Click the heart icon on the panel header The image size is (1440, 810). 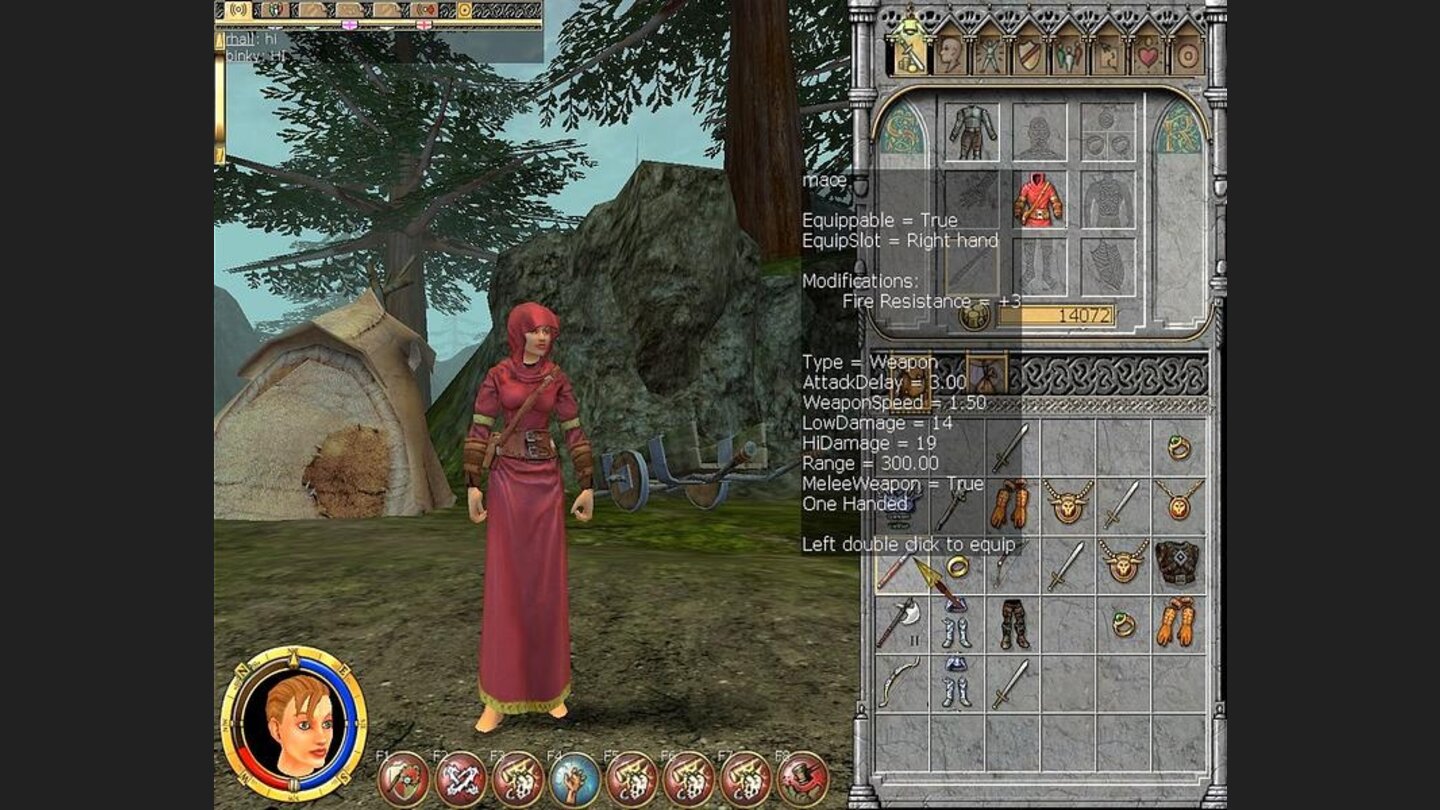point(1149,57)
